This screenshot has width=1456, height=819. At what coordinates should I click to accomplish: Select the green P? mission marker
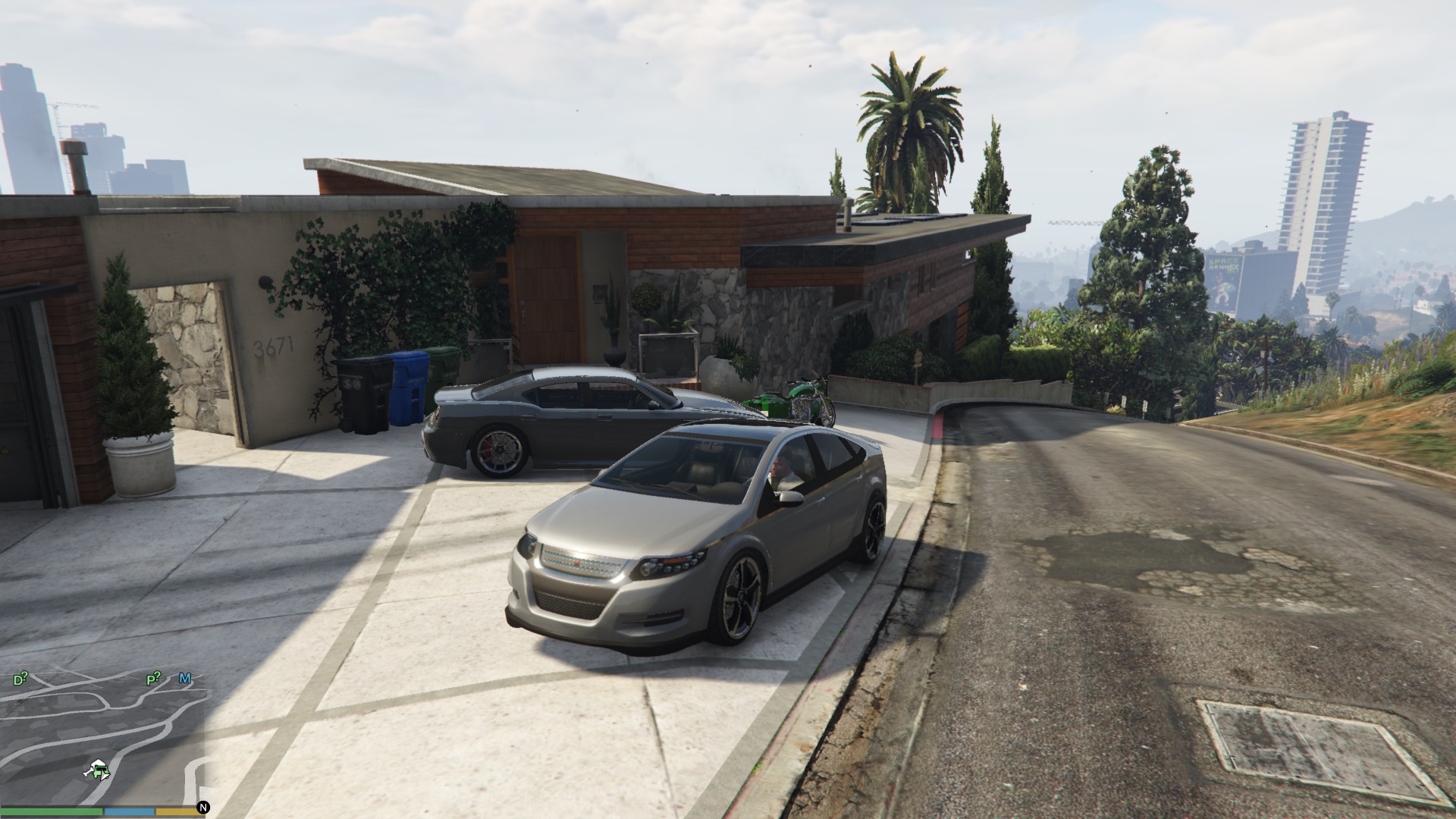(x=154, y=679)
